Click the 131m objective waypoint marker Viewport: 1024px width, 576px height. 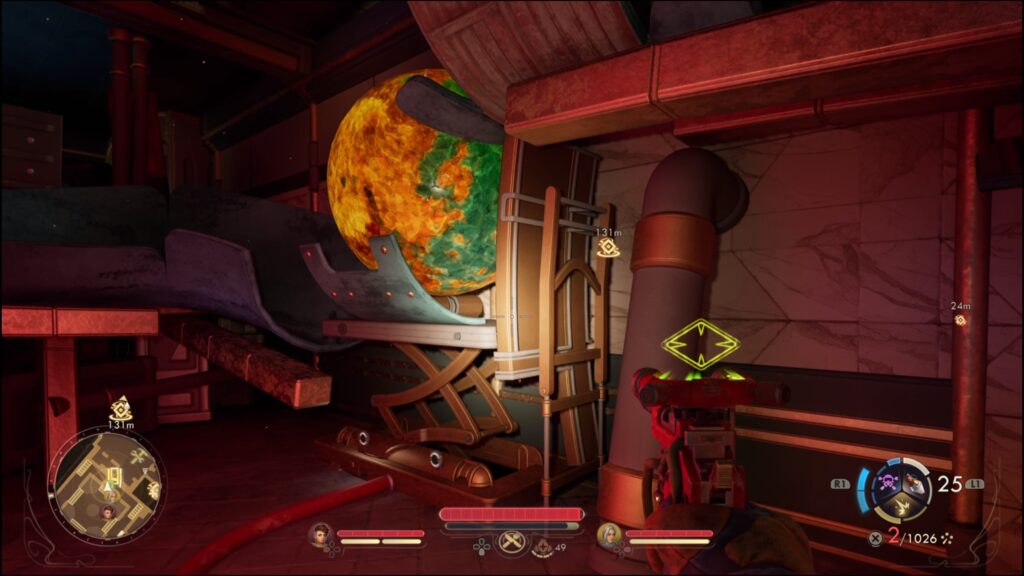pos(607,247)
